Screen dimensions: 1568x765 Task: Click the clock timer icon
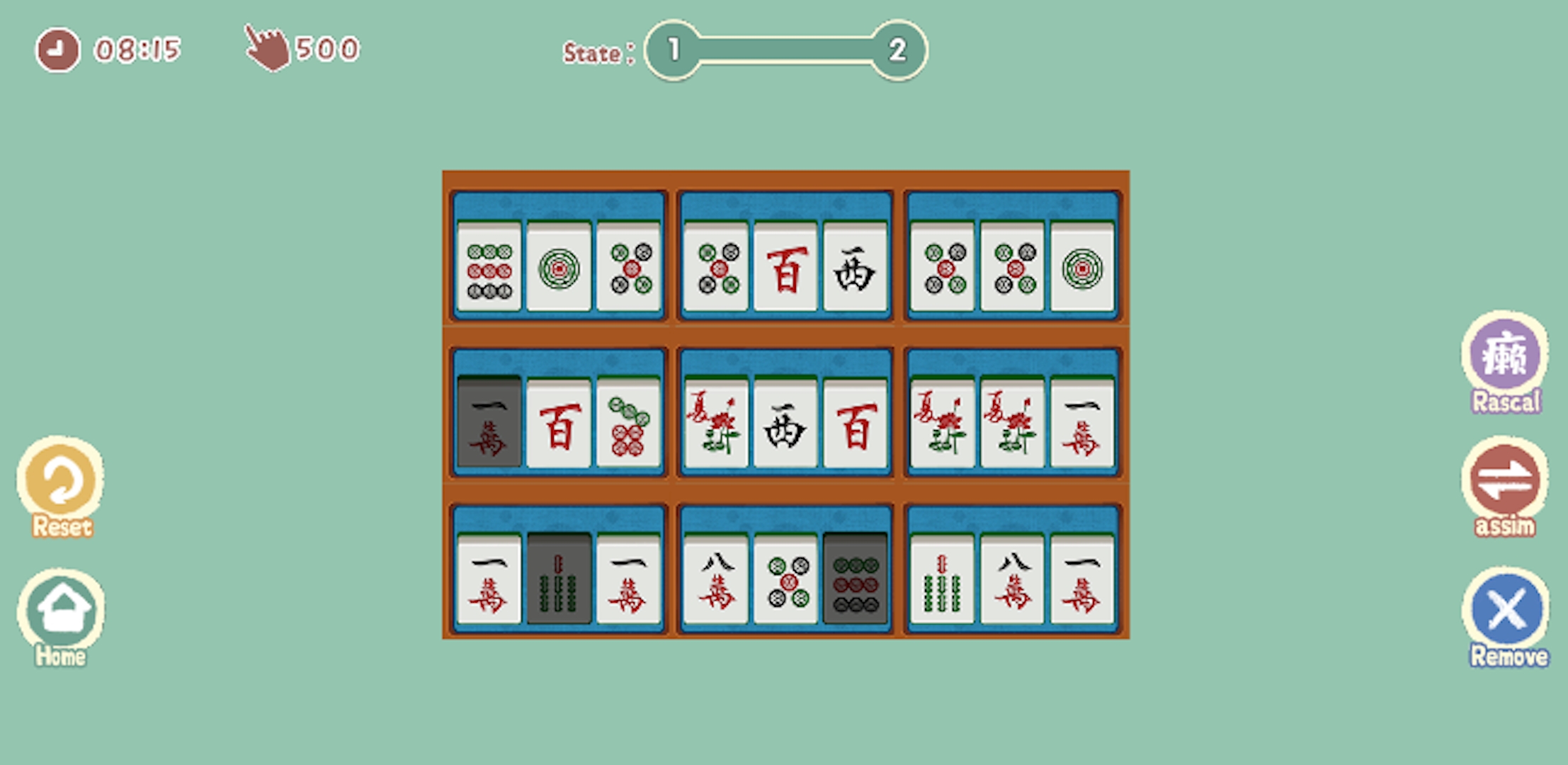tap(57, 50)
